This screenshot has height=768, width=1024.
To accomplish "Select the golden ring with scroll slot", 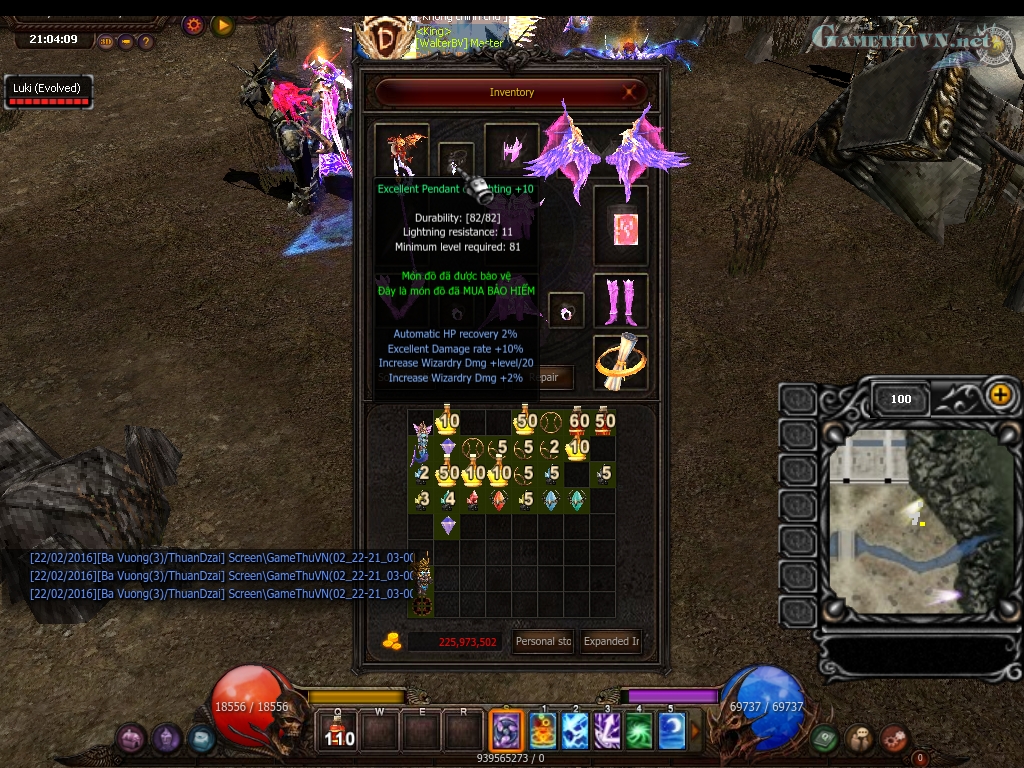I will coord(620,362).
